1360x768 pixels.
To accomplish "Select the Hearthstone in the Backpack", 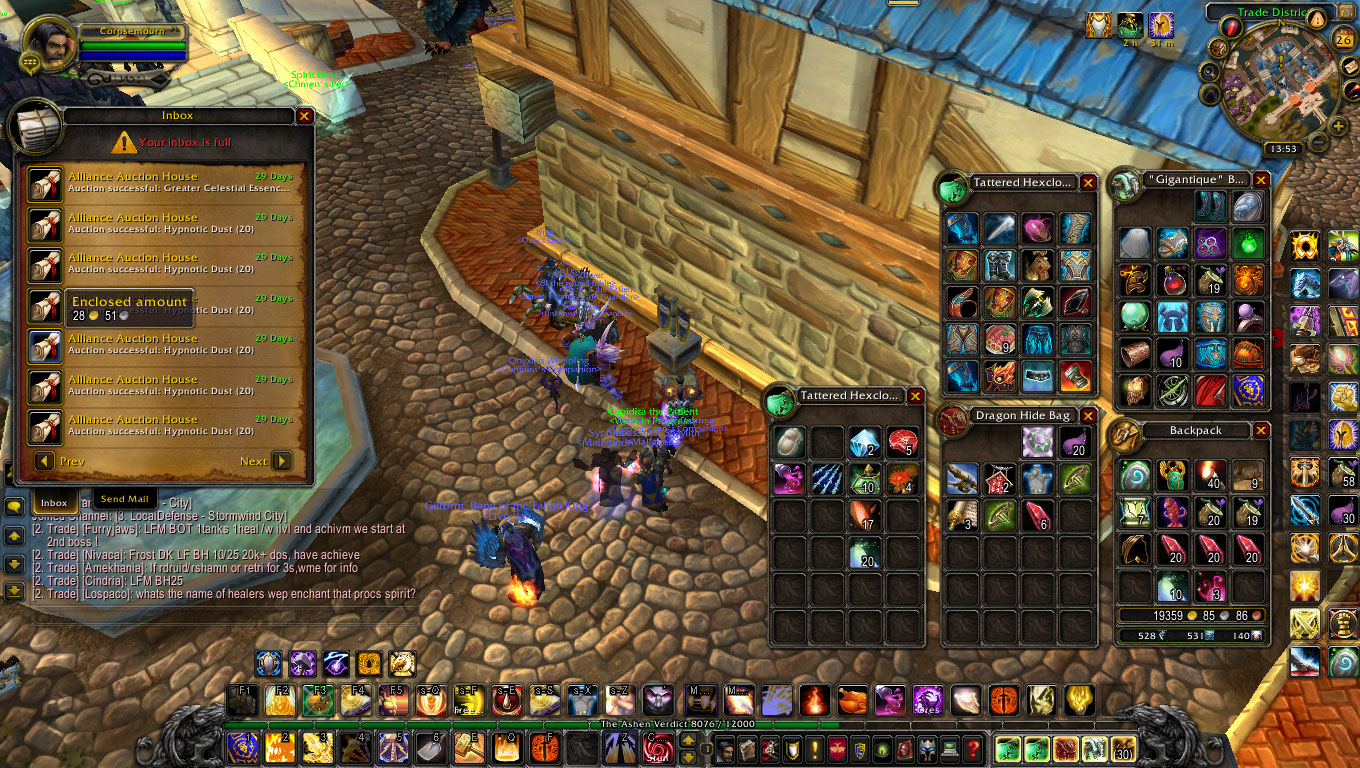I will (x=1135, y=474).
